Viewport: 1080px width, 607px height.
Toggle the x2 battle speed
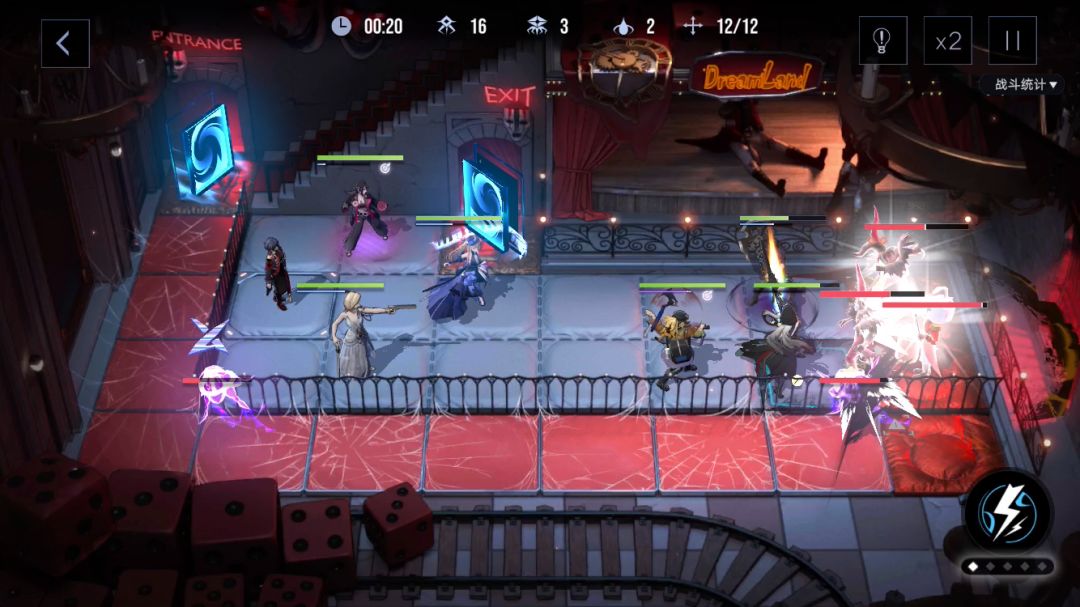(947, 41)
